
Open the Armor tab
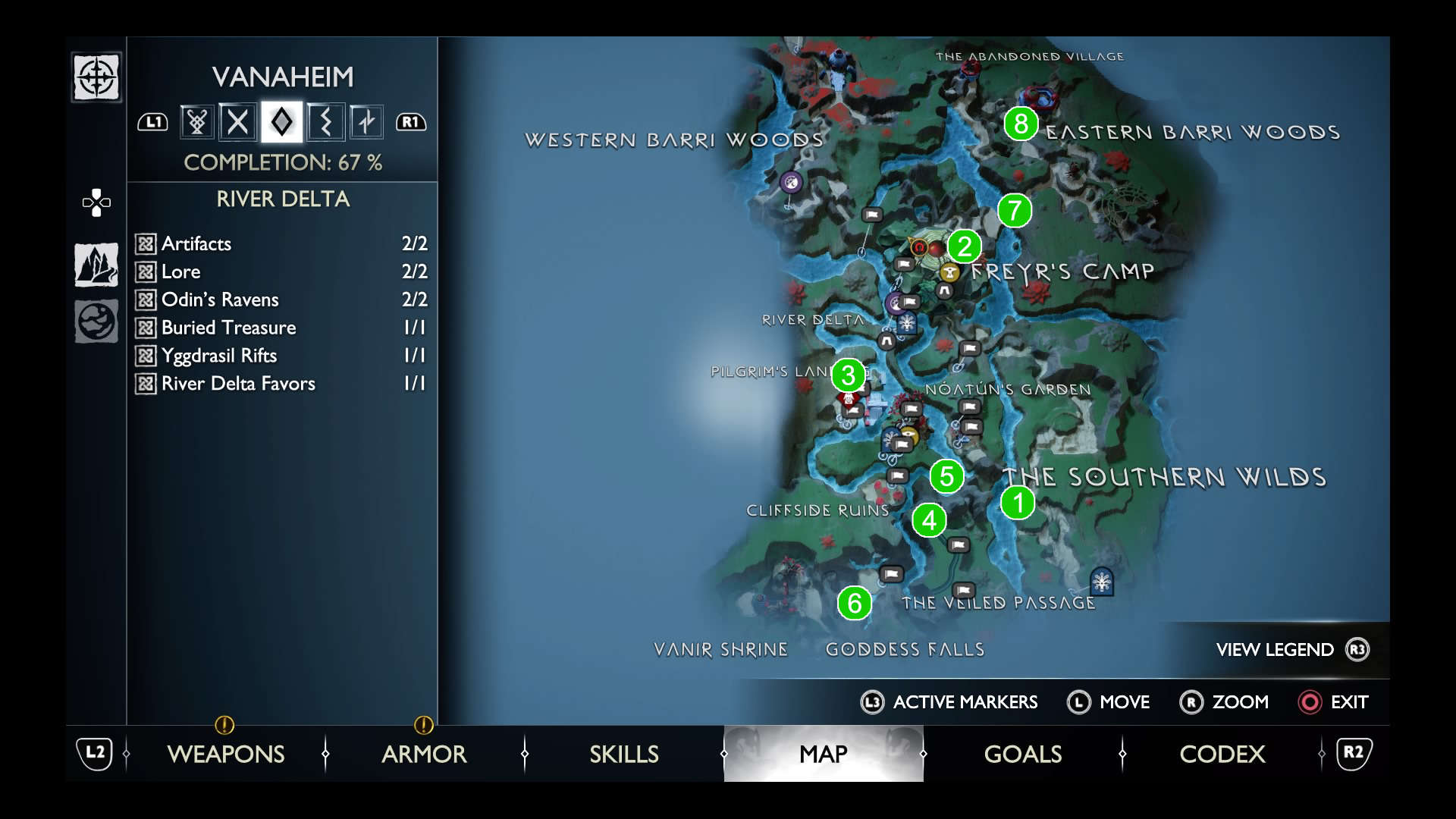(x=424, y=754)
